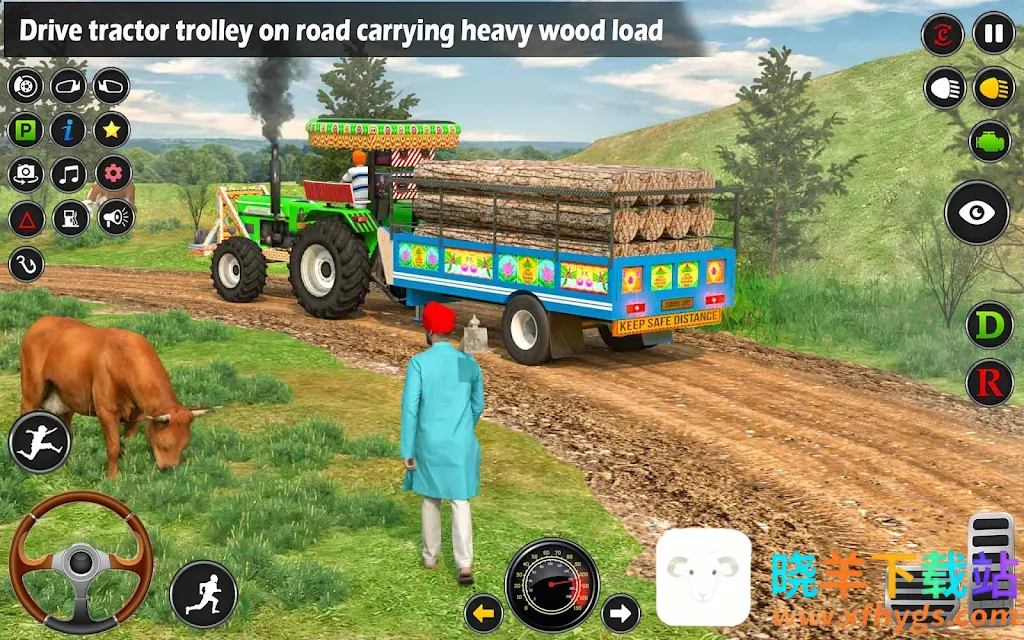Screen dimensions: 1024x640
Task: Open settings with the pink gear
Action: click(x=112, y=174)
